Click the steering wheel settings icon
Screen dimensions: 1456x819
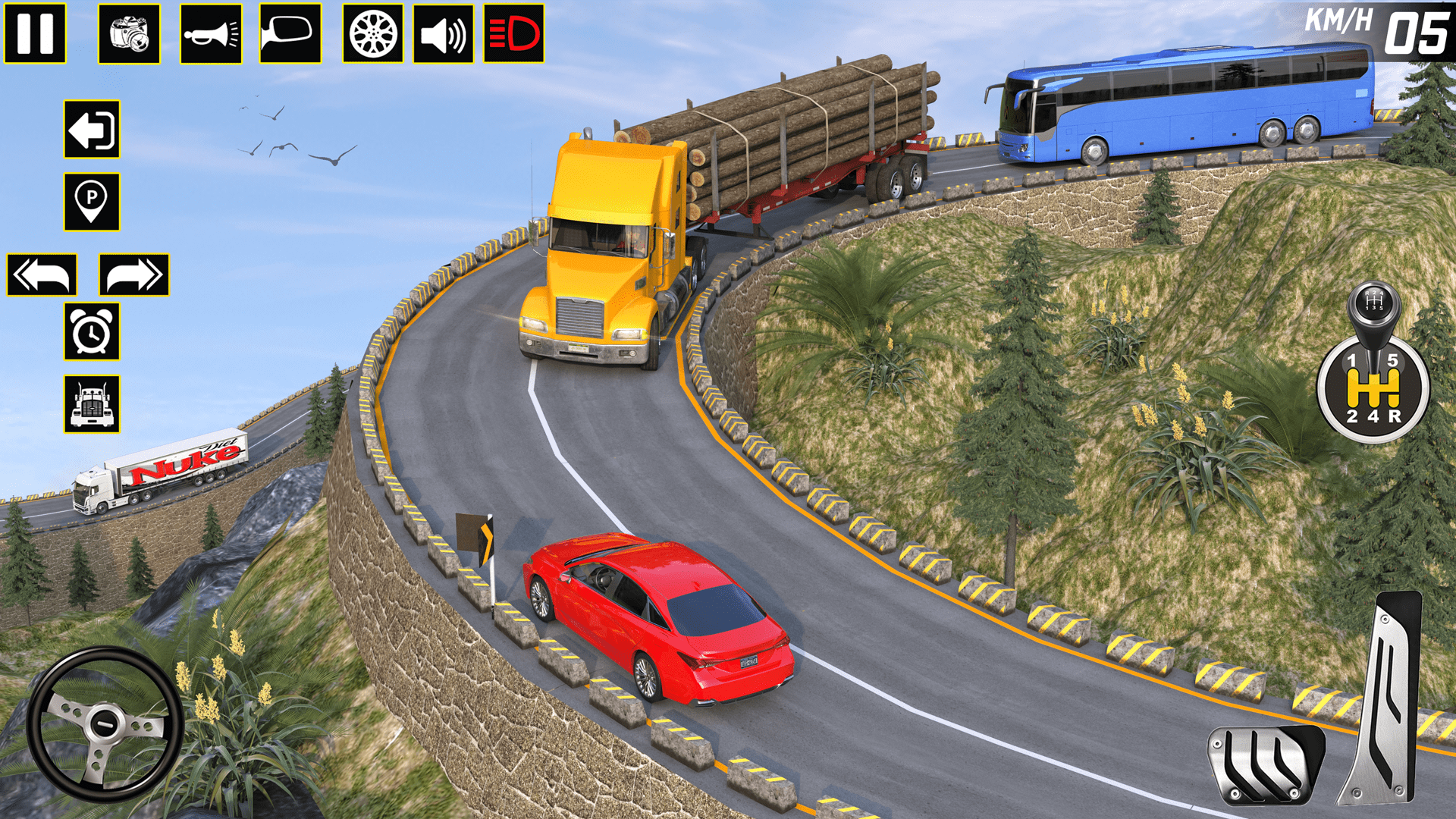[x=369, y=32]
